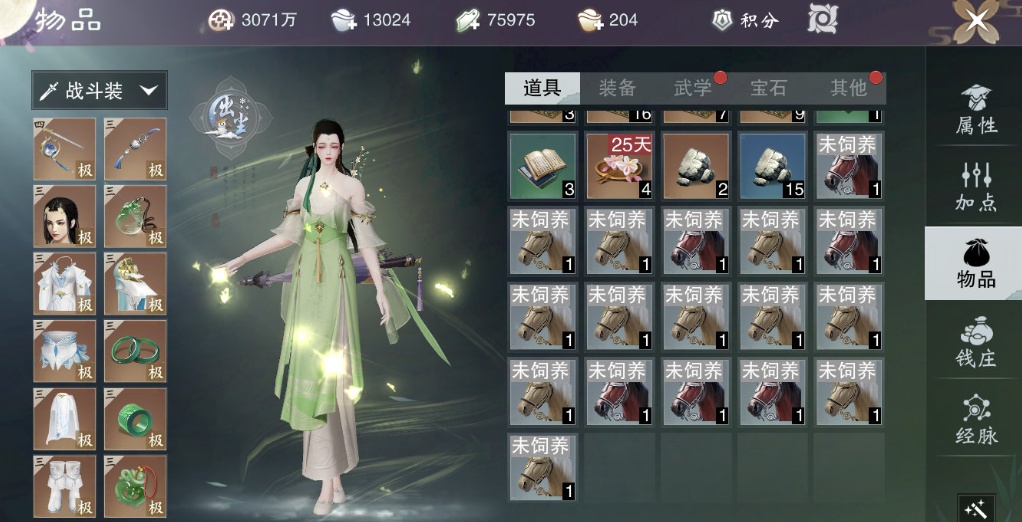Switch to the 道具 items tab
Image resolution: width=1022 pixels, height=522 pixels.
tap(542, 88)
